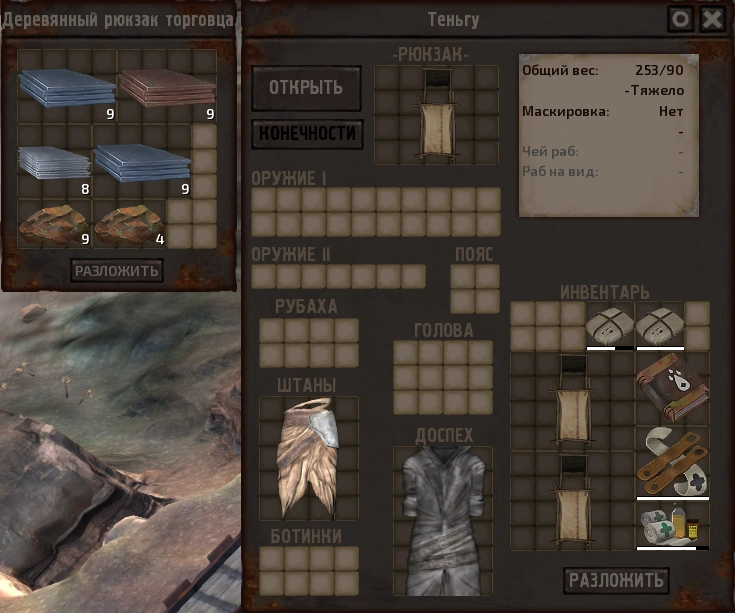Show the КОНЕЧНОСТИ limbs panel
Viewport: 735px width, 613px height.
(x=306, y=133)
